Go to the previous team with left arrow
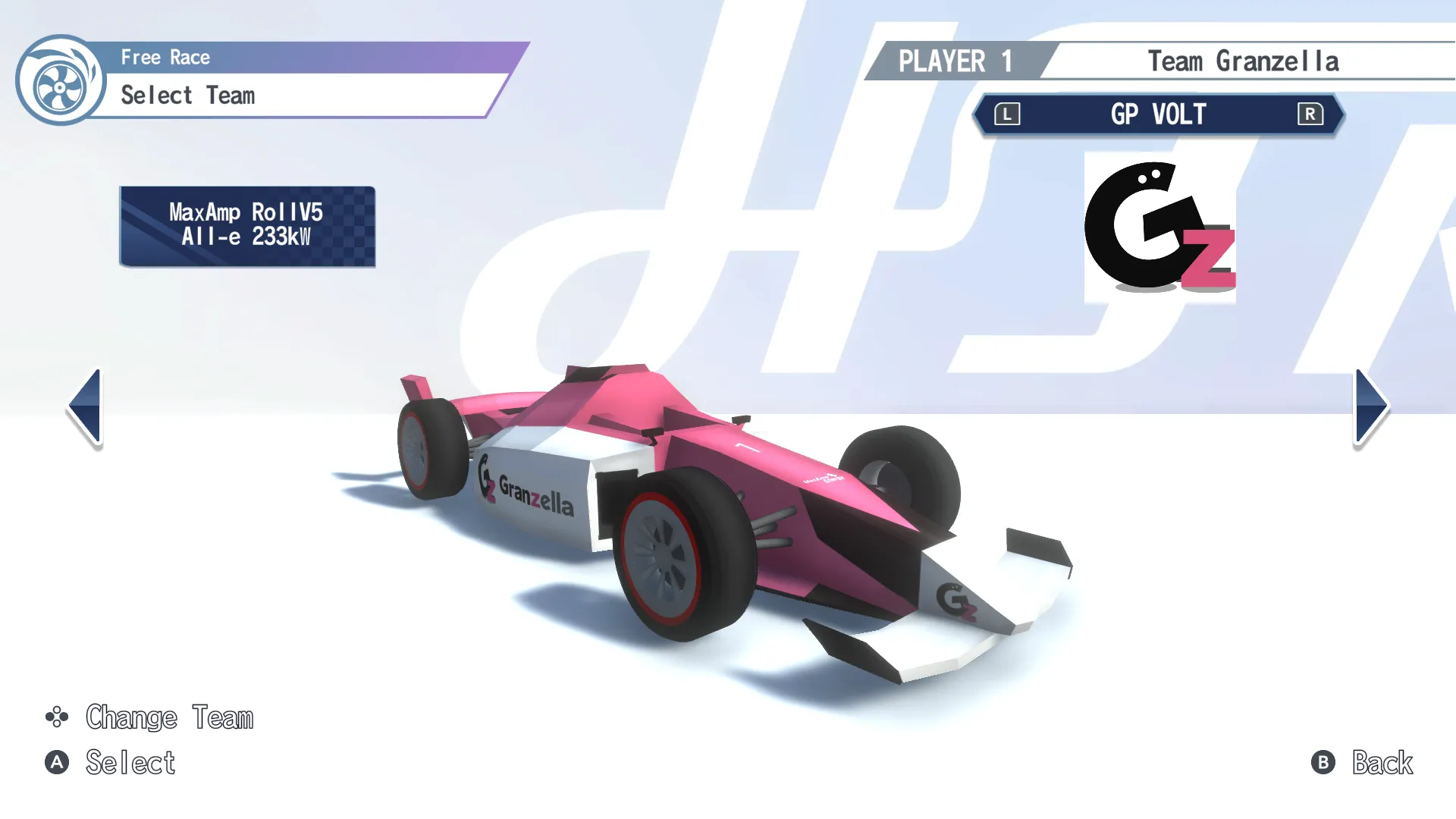This screenshot has height=819, width=1456. [x=86, y=406]
